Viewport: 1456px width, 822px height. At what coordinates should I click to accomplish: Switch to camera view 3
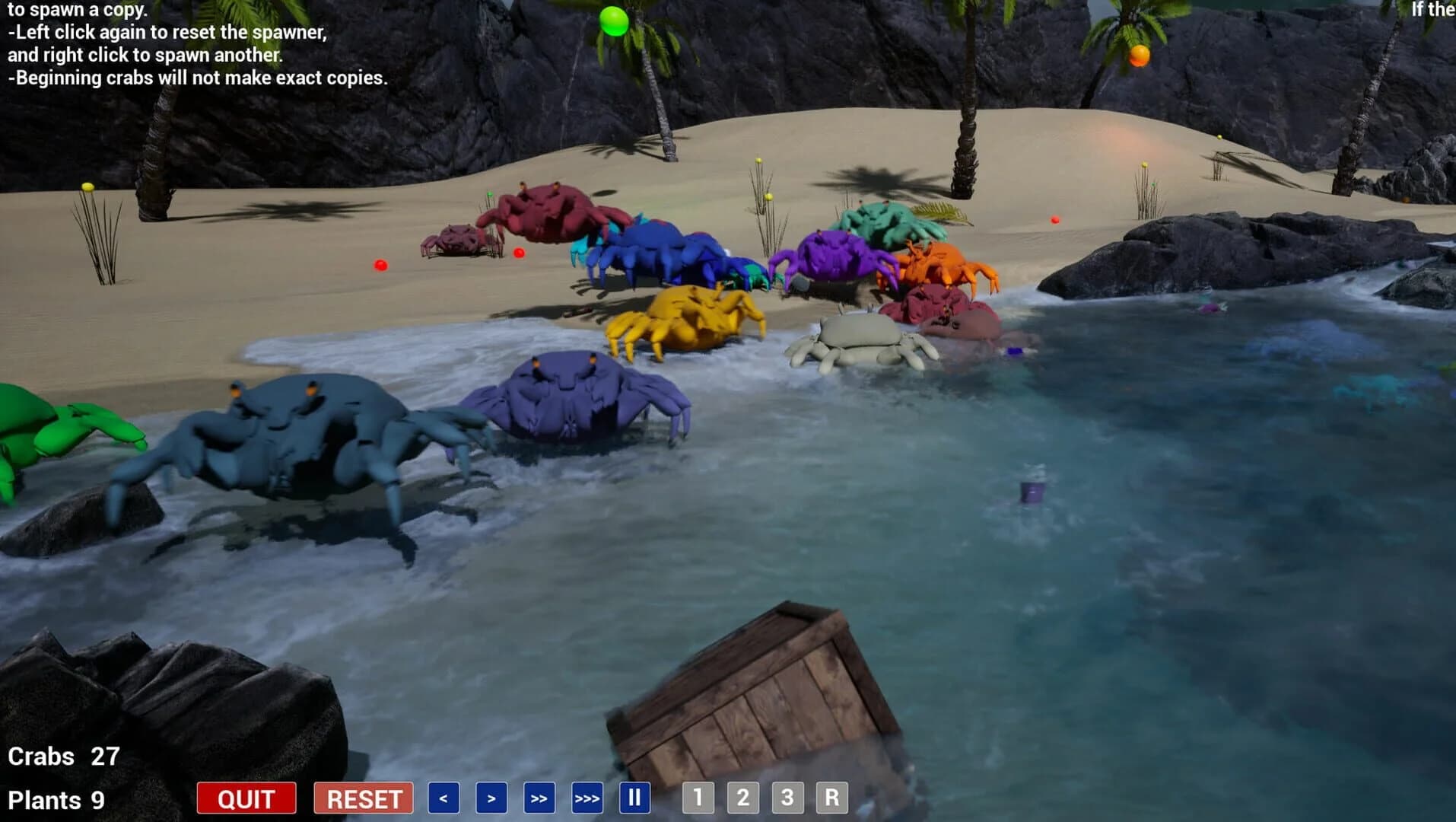788,798
